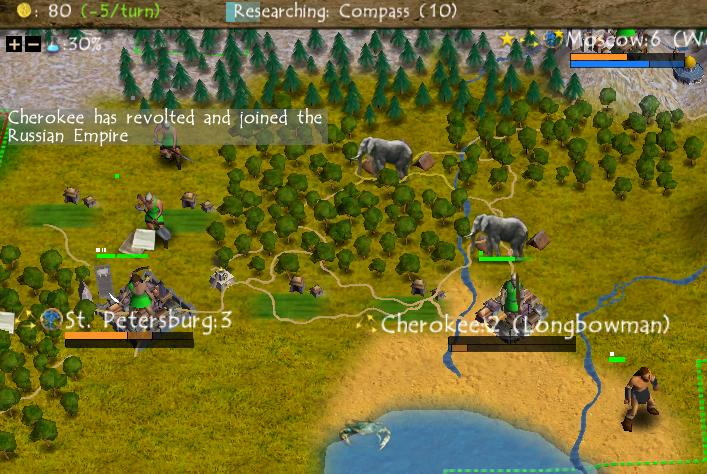Decrease the science rate with the minus button
The height and width of the screenshot is (474, 707).
(x=33, y=44)
